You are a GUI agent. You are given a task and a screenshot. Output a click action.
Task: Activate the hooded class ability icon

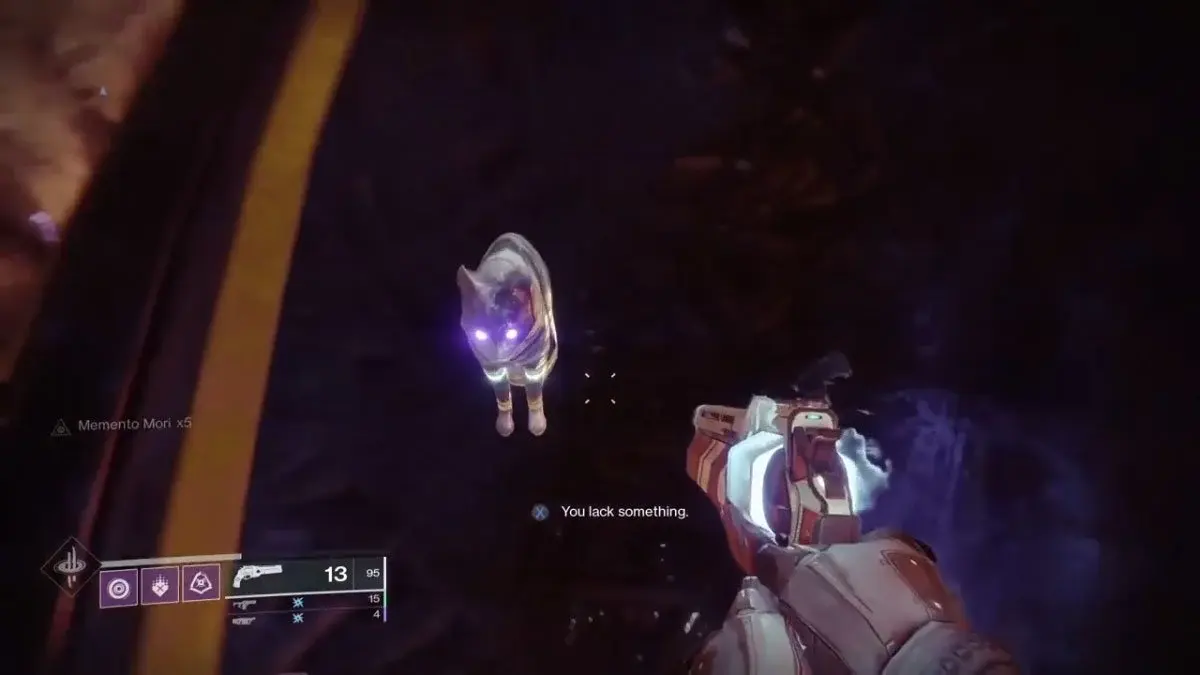201,584
